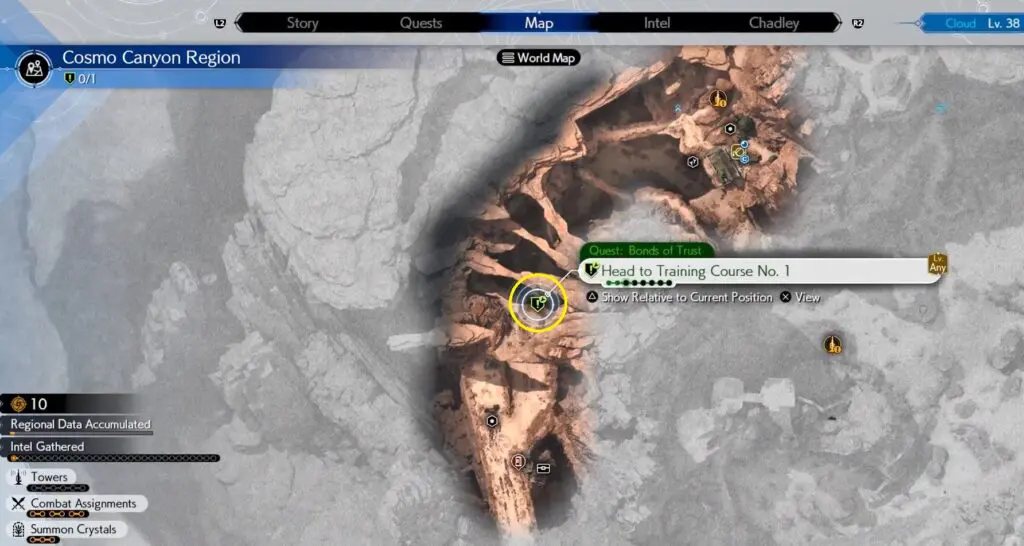Choose the Towers legend entry

click(x=50, y=478)
